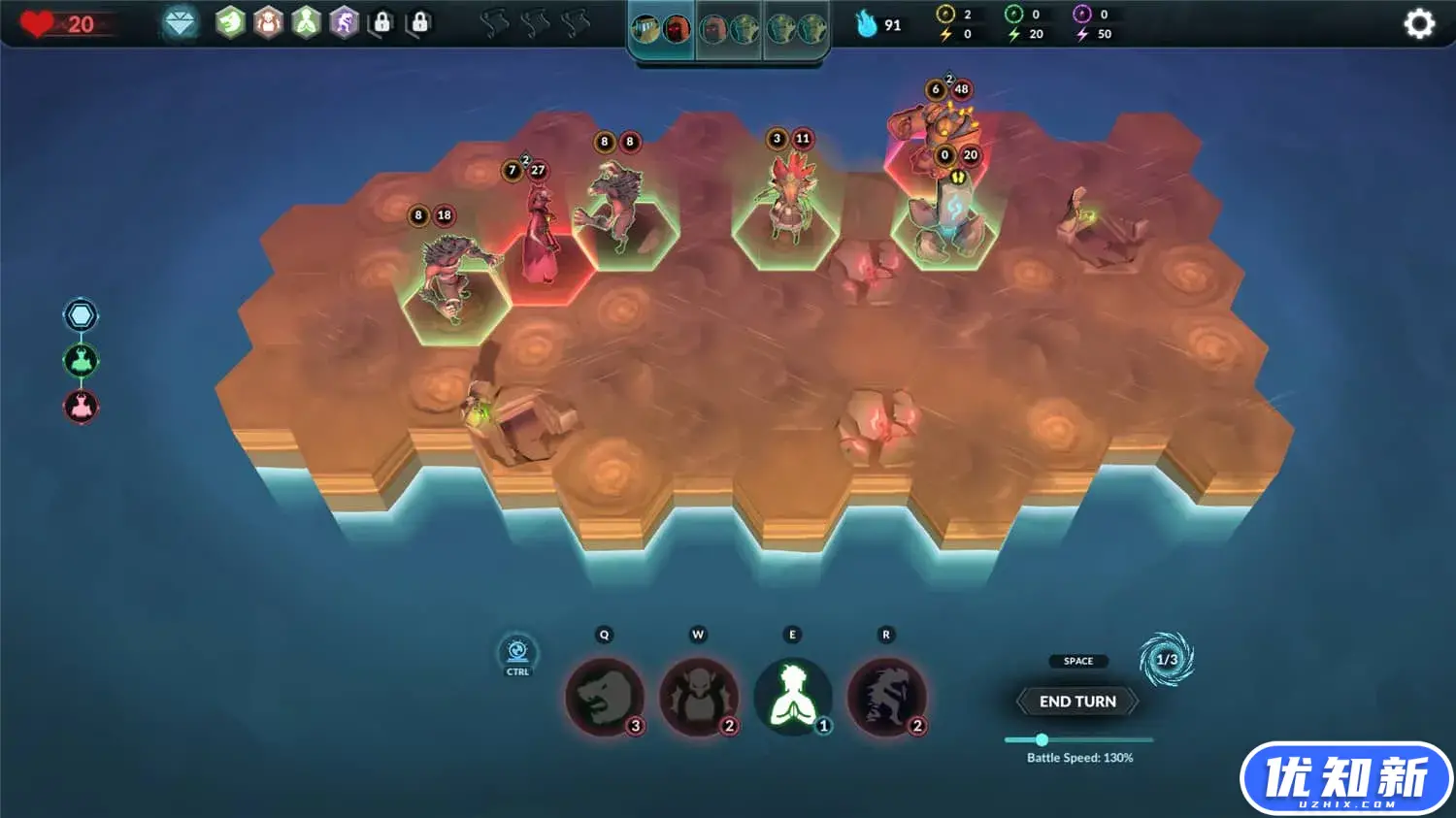Click the first active turn-order portrait pair
This screenshot has height=818, width=1456.
coord(661,30)
